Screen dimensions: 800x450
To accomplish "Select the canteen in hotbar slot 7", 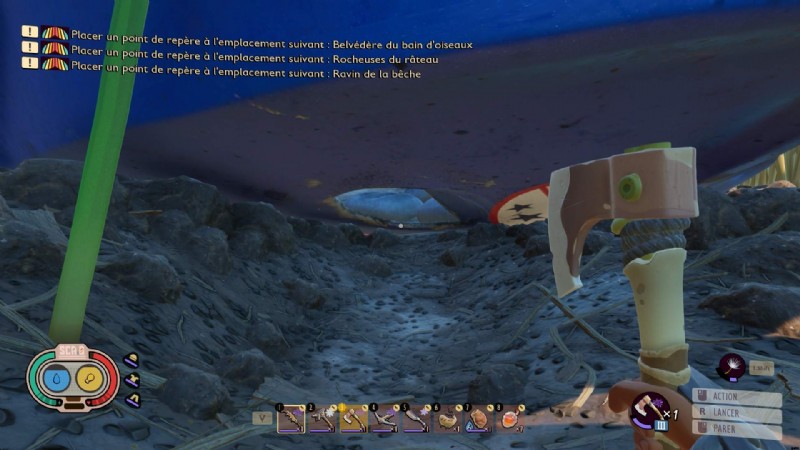I will (477, 420).
